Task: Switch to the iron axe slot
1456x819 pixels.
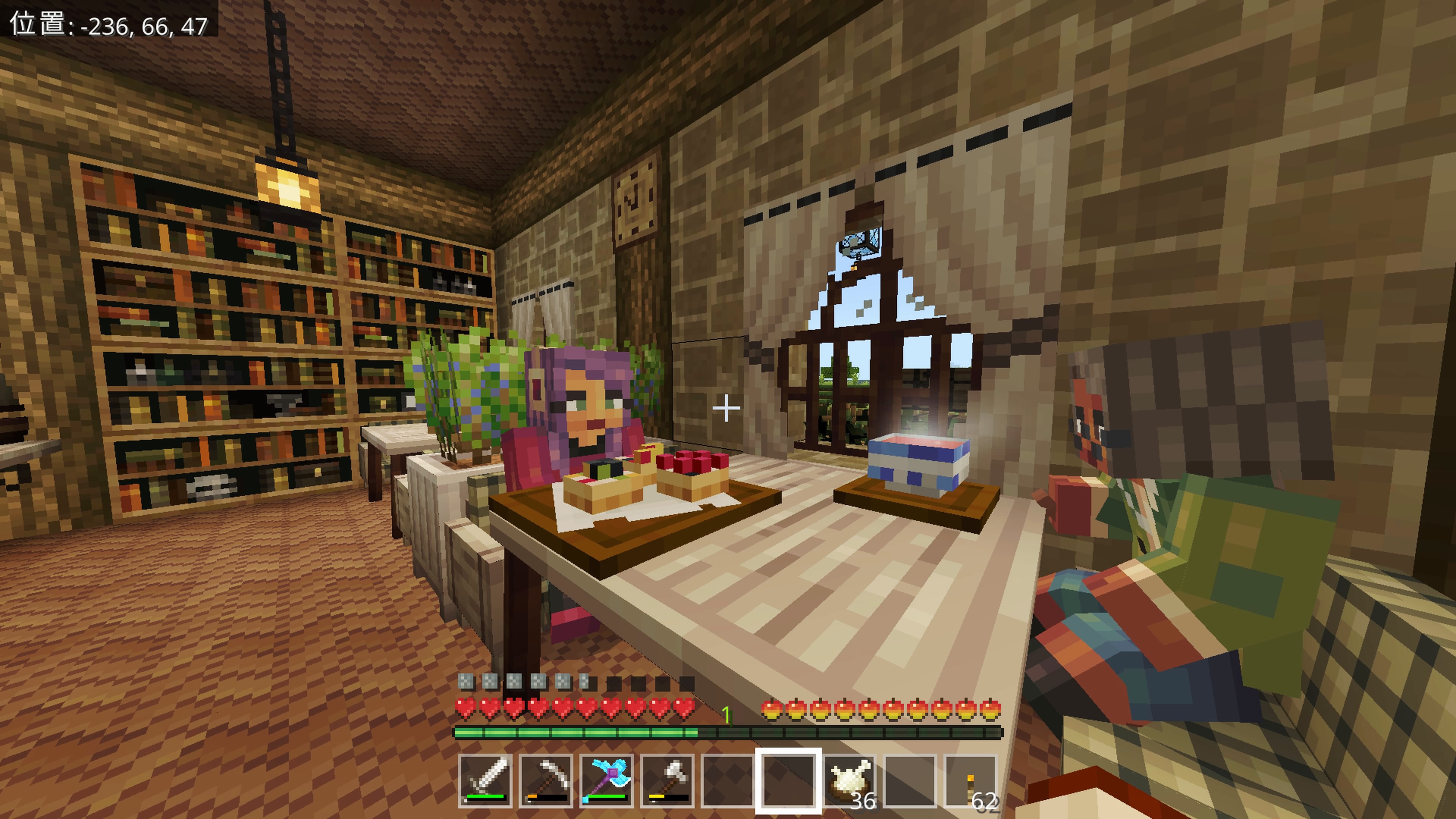Action: [x=667, y=781]
